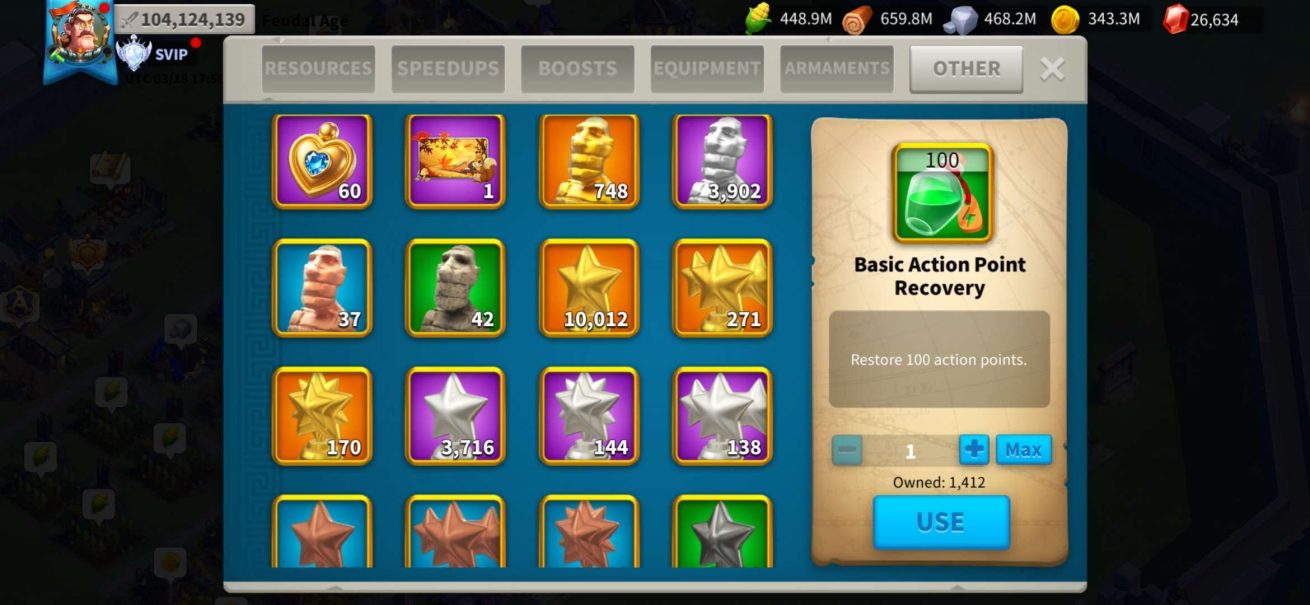The image size is (1310, 605).
Task: Use the Basic Action Point Recovery
Action: (x=941, y=522)
